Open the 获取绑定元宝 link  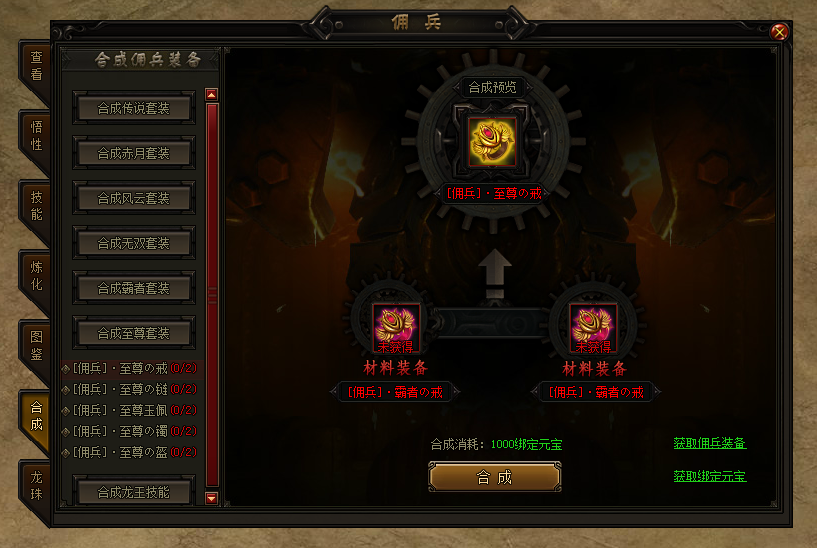(709, 476)
